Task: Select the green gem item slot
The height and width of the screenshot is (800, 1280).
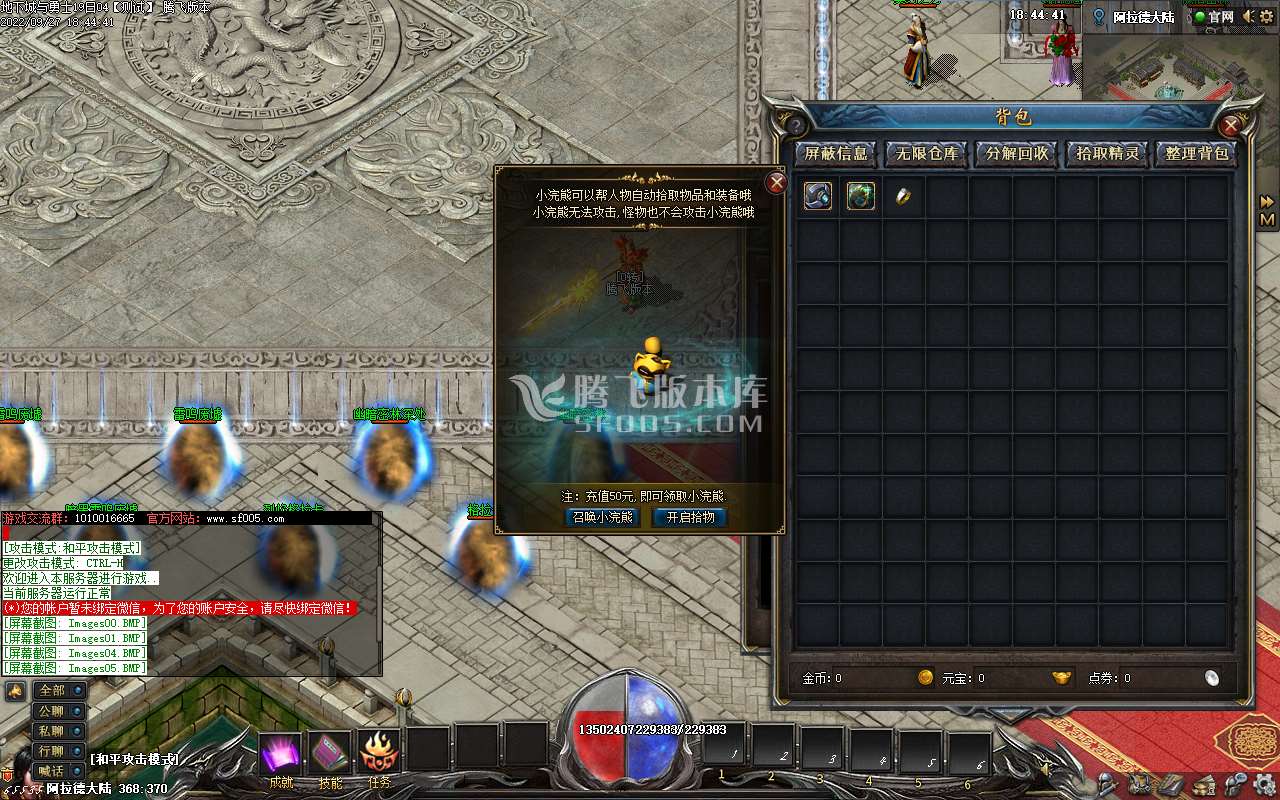Action: 861,196
